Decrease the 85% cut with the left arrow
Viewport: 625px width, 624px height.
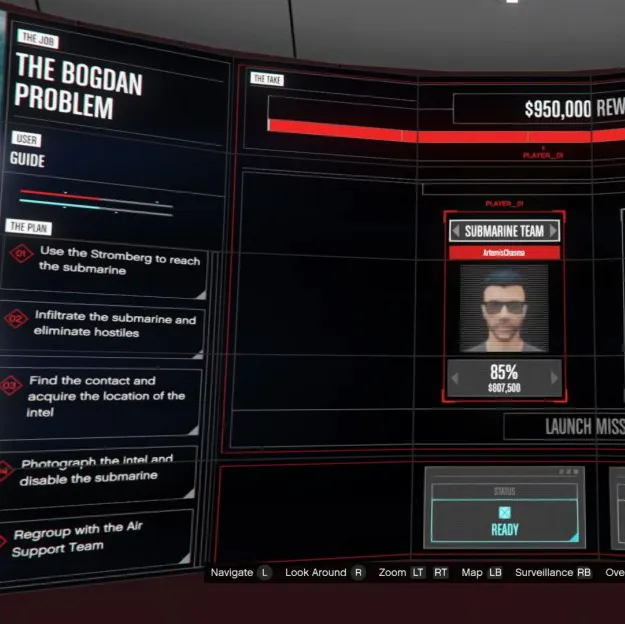[456, 378]
